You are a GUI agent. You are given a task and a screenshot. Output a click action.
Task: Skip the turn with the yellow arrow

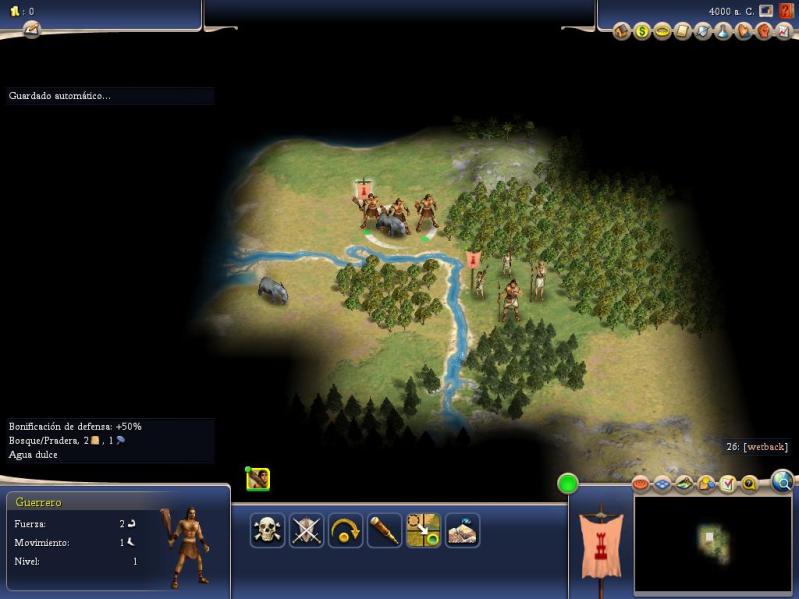coord(345,530)
